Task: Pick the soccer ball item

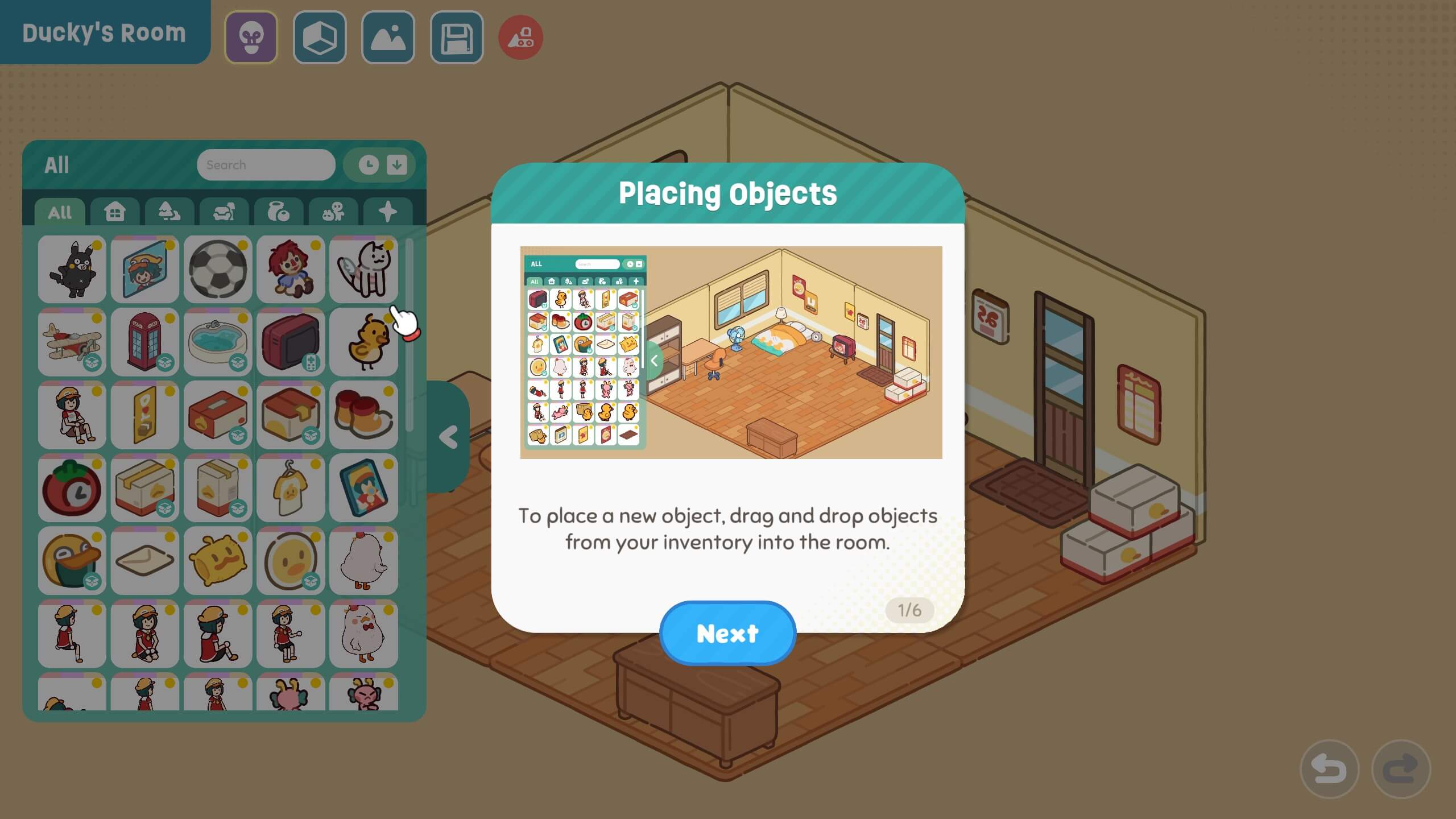Action: (218, 270)
